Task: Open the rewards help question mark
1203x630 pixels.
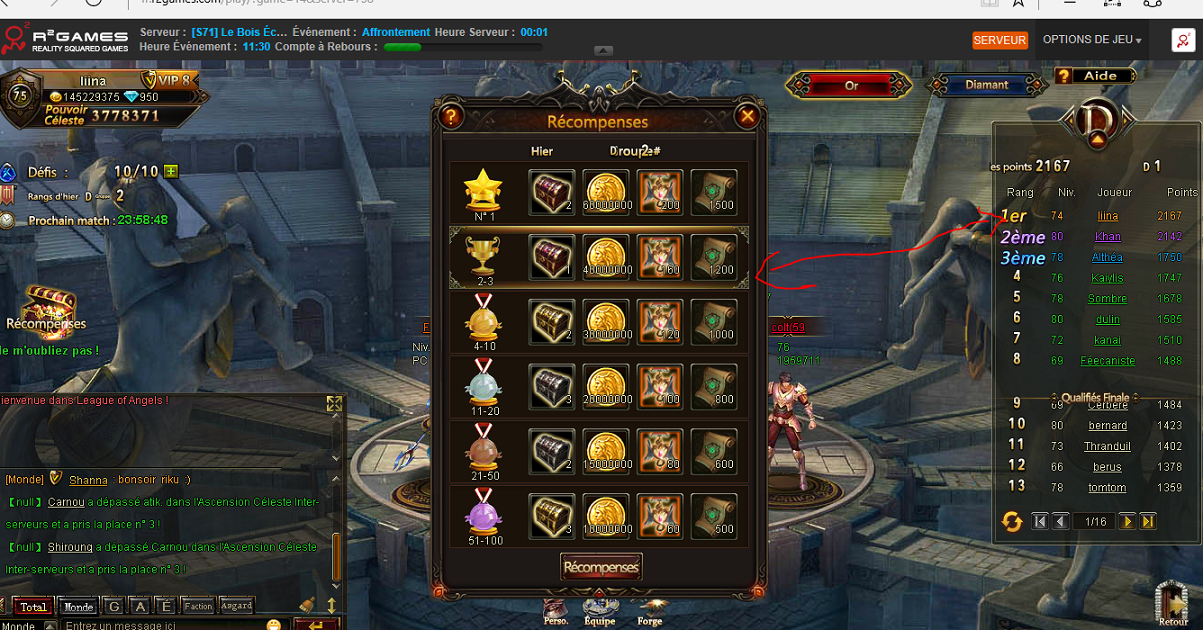Action: click(x=450, y=117)
